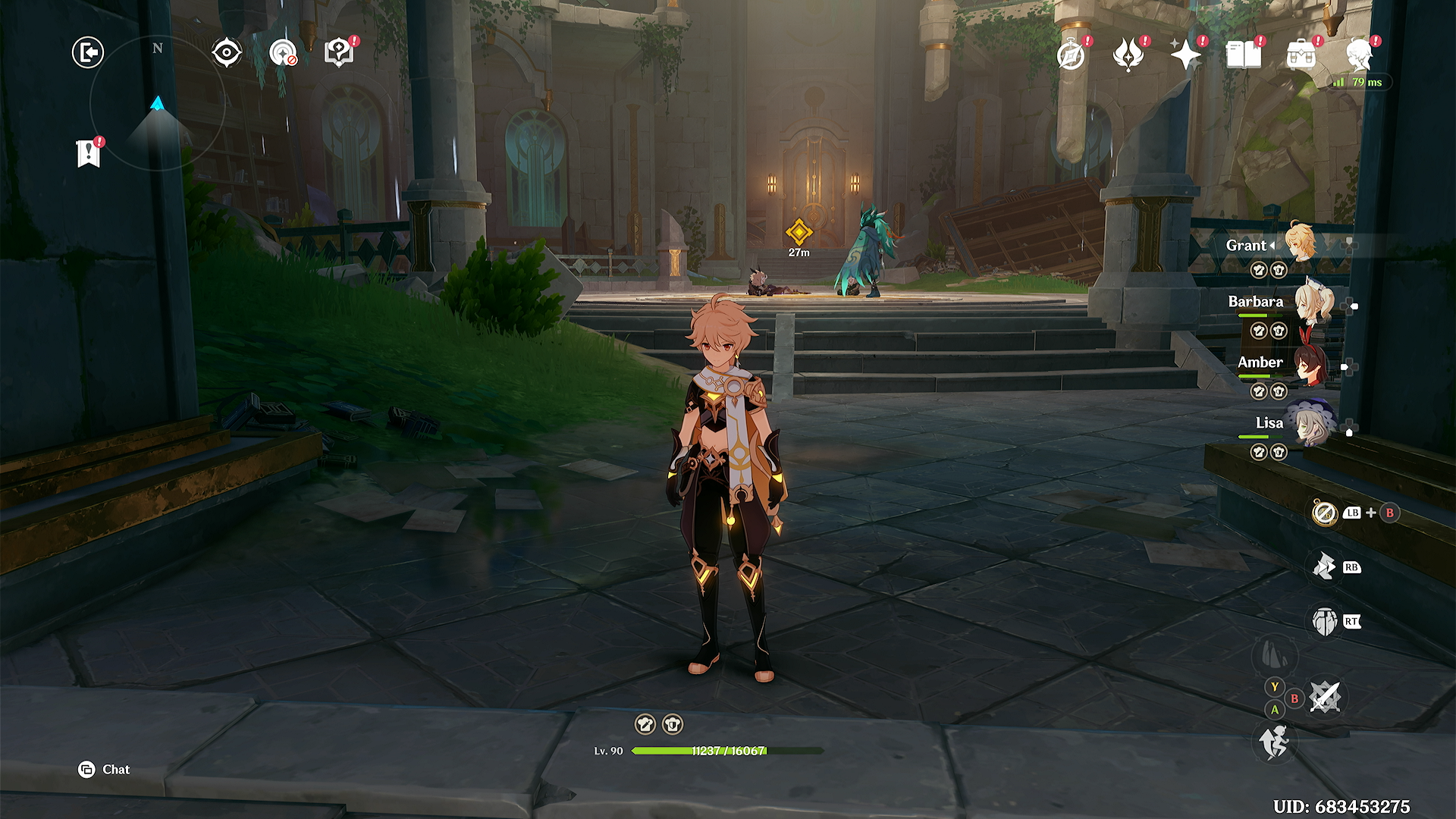The width and height of the screenshot is (1456, 819).
Task: Use the round gadget icon beside LB
Action: (x=1324, y=513)
